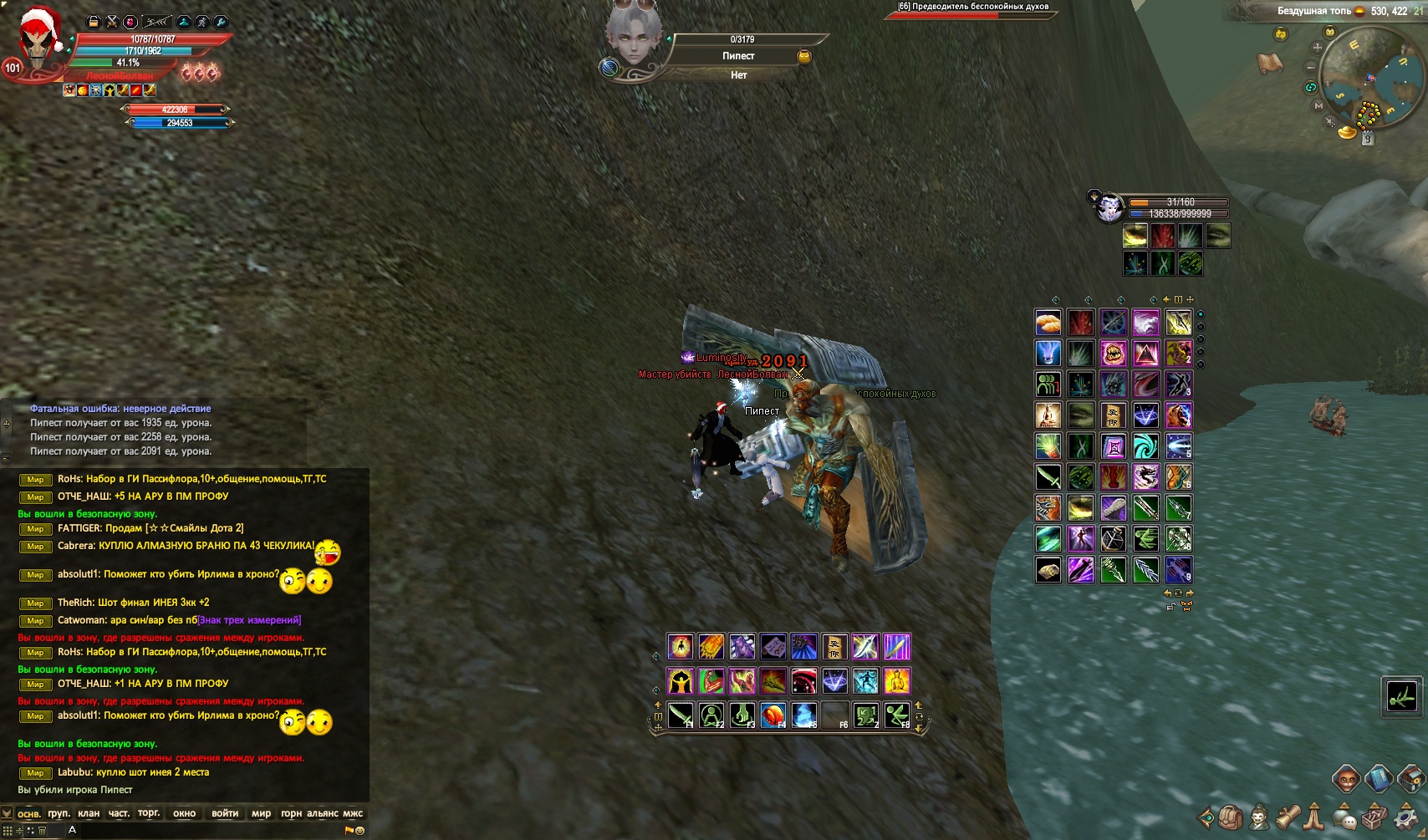Activate the F2 meditation skill
Screen dimensions: 1428x840
711,715
